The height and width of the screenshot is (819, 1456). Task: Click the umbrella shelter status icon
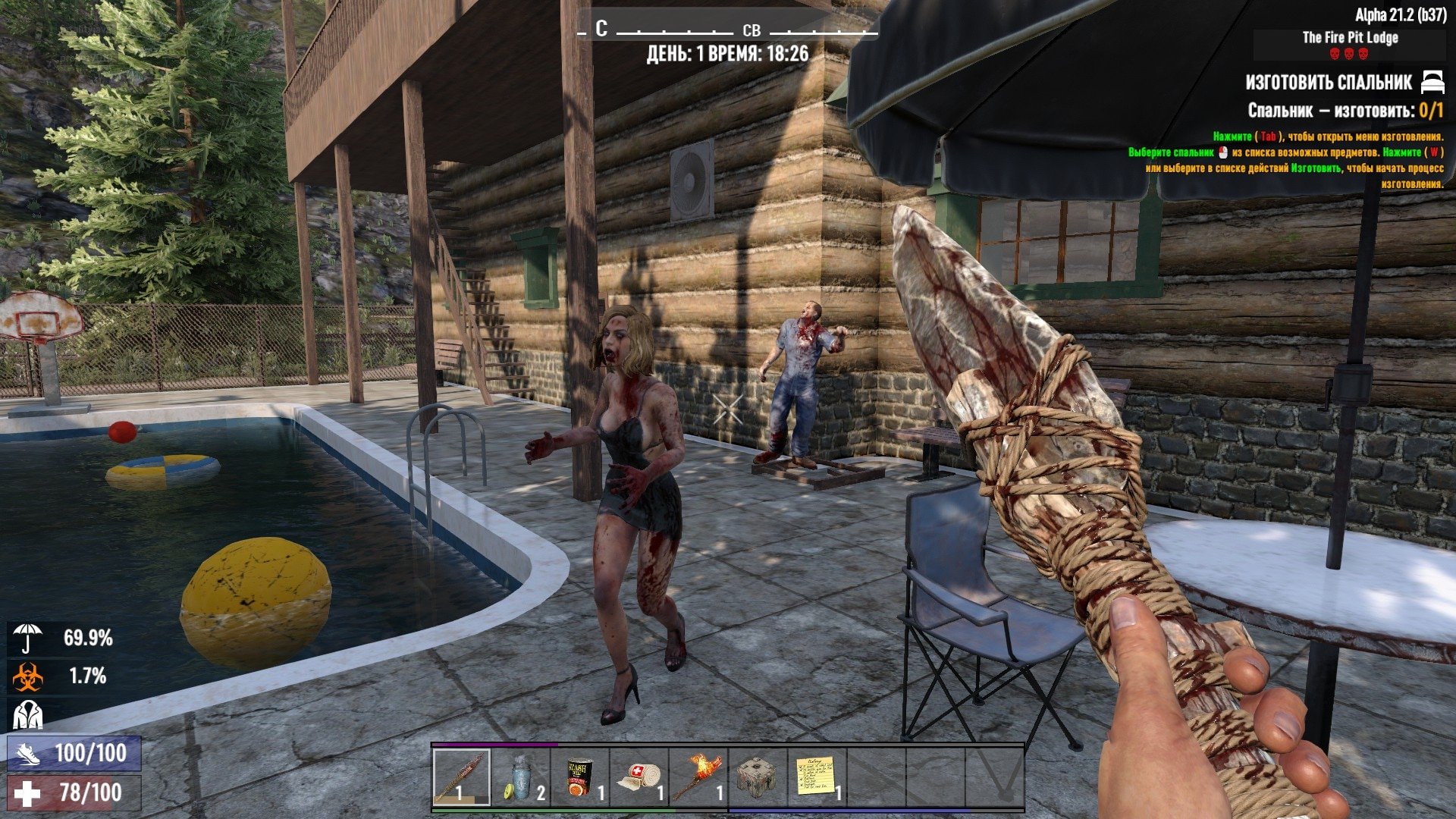(x=28, y=638)
